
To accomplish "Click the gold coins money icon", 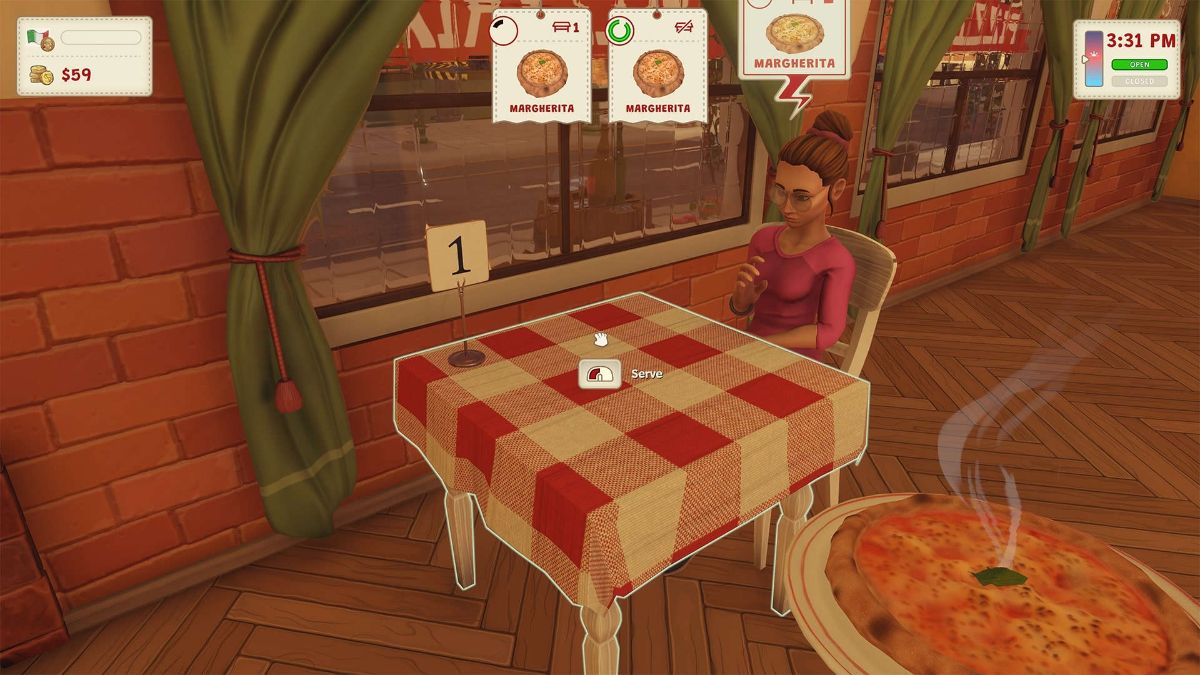I will (x=41, y=75).
